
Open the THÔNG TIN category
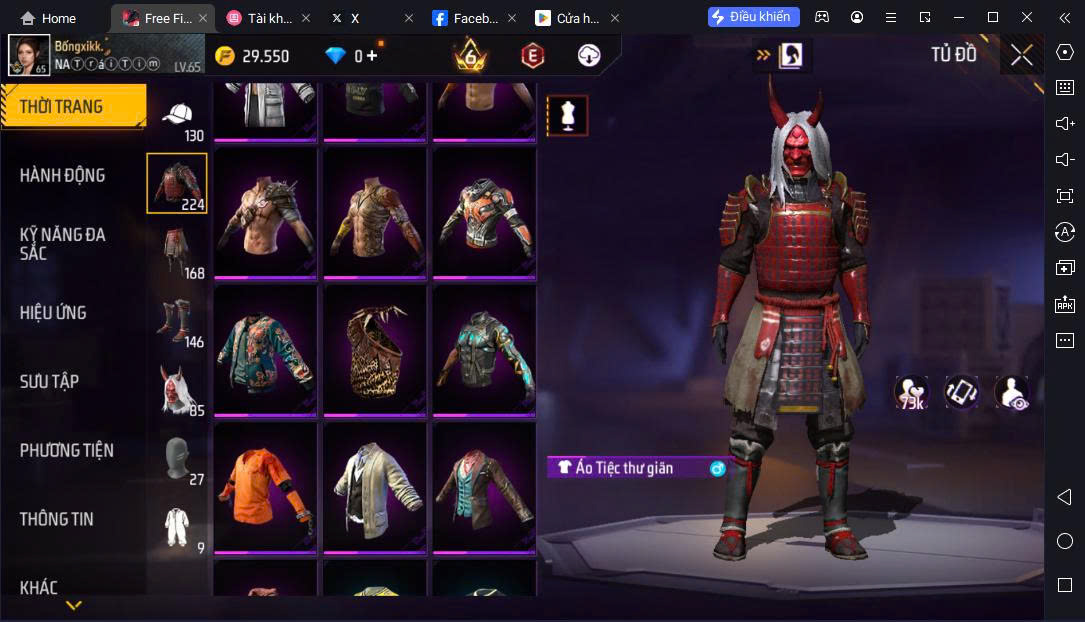click(57, 519)
